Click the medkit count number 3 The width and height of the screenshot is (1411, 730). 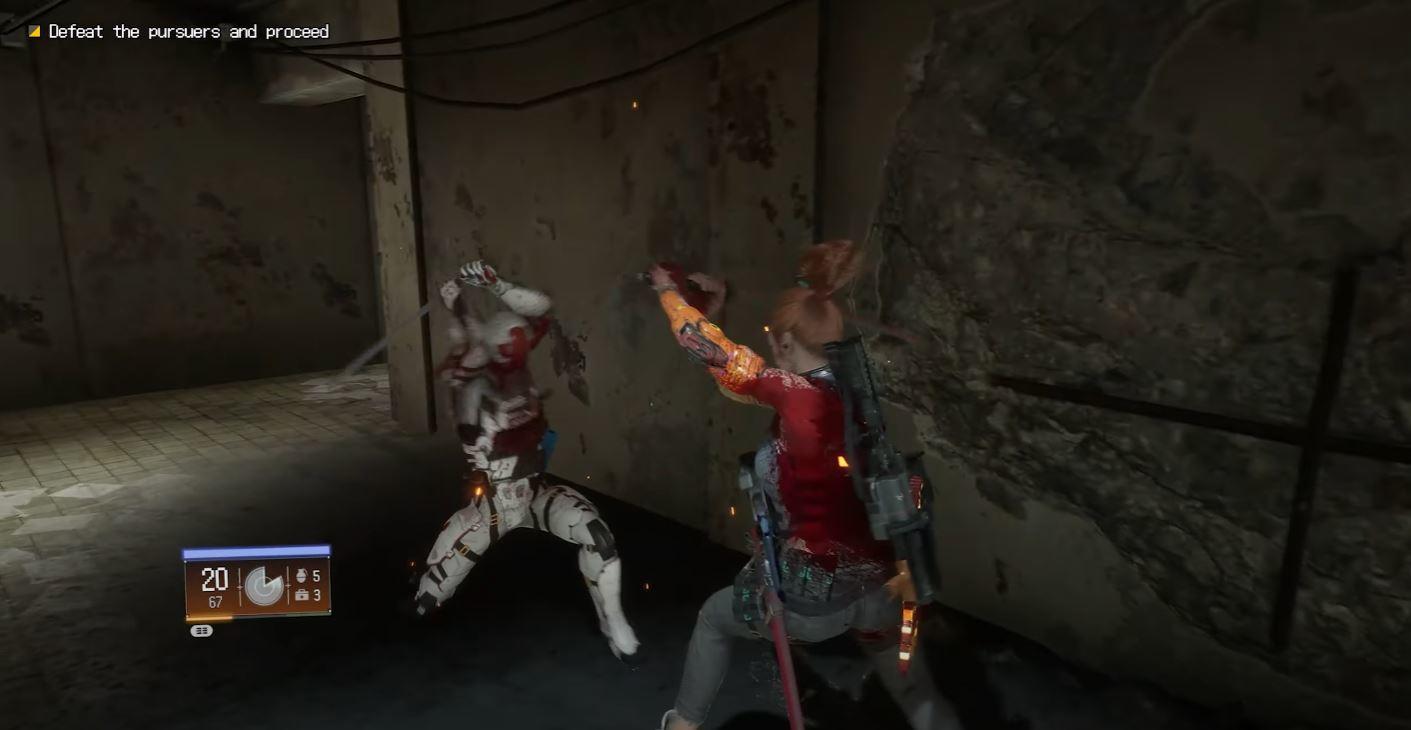pos(317,596)
